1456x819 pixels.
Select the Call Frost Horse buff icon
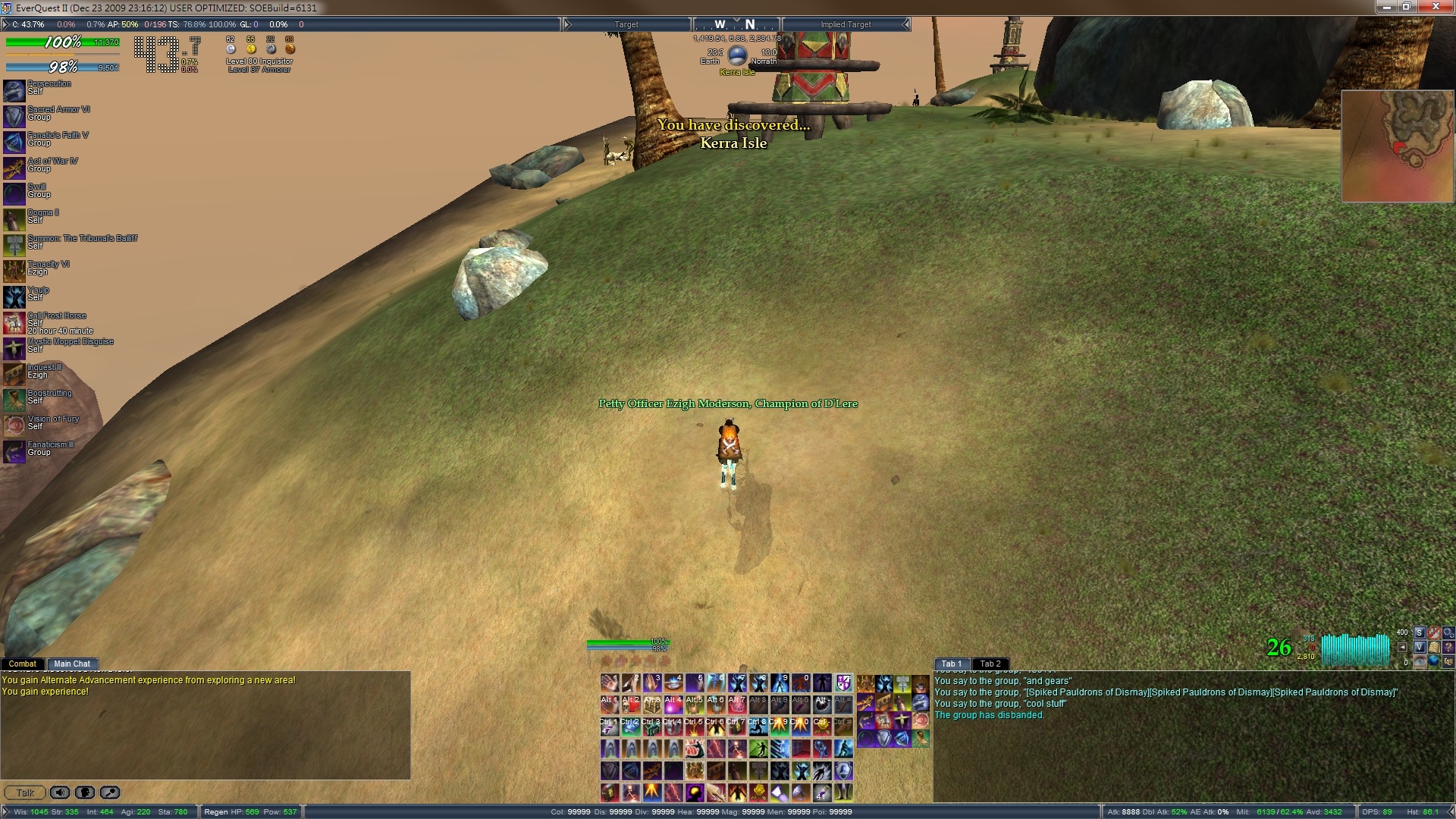tap(14, 323)
